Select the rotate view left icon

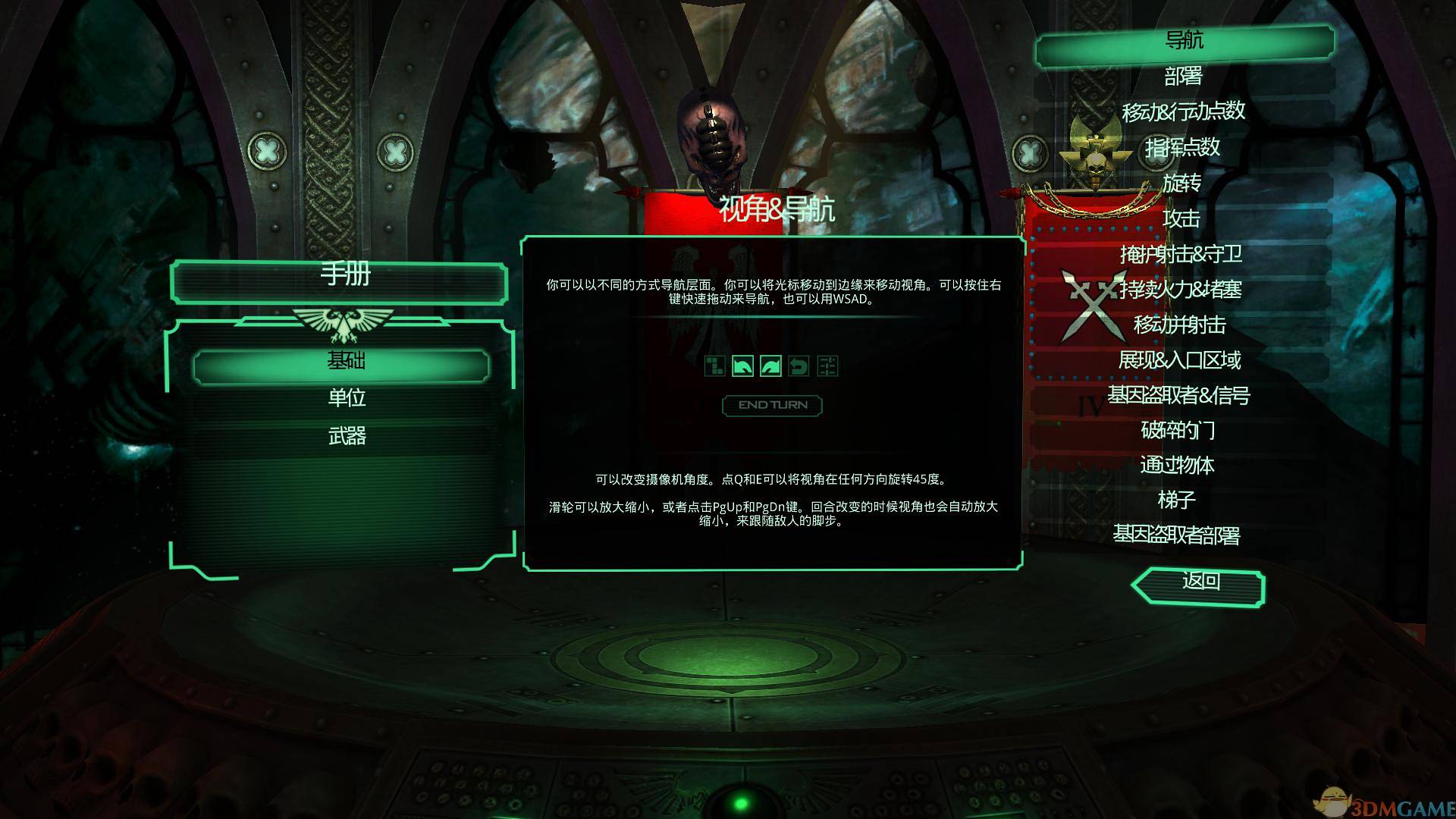743,366
